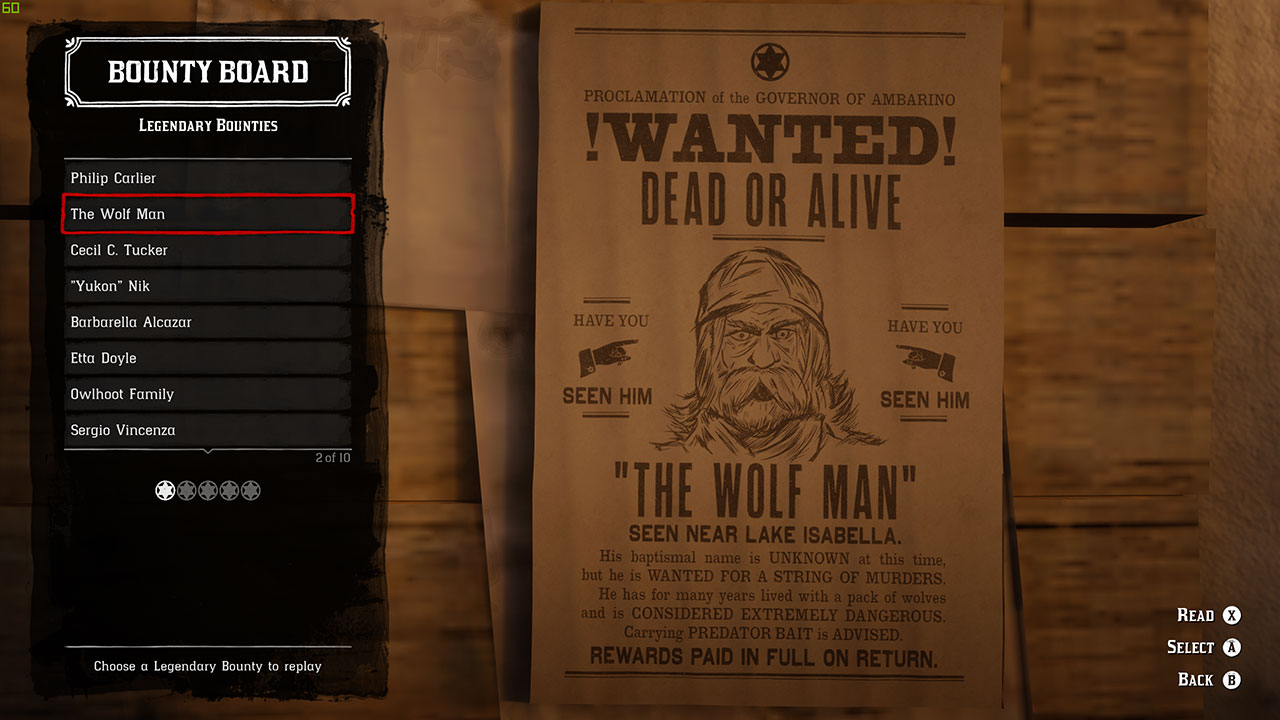Select the "Yukon" Nik bounty entry
This screenshot has height=720, width=1280.
click(x=207, y=286)
